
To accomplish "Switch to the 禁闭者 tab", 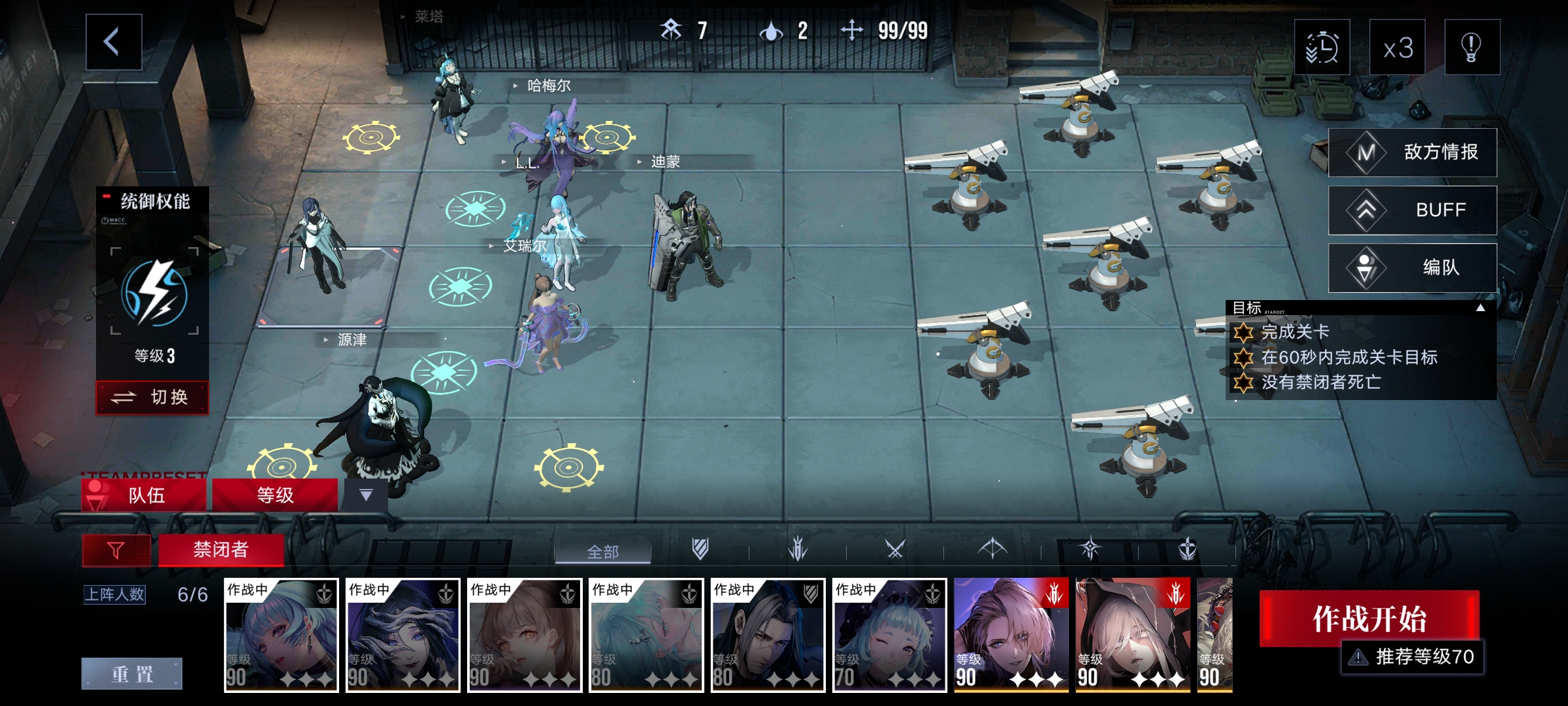I will tap(221, 550).
